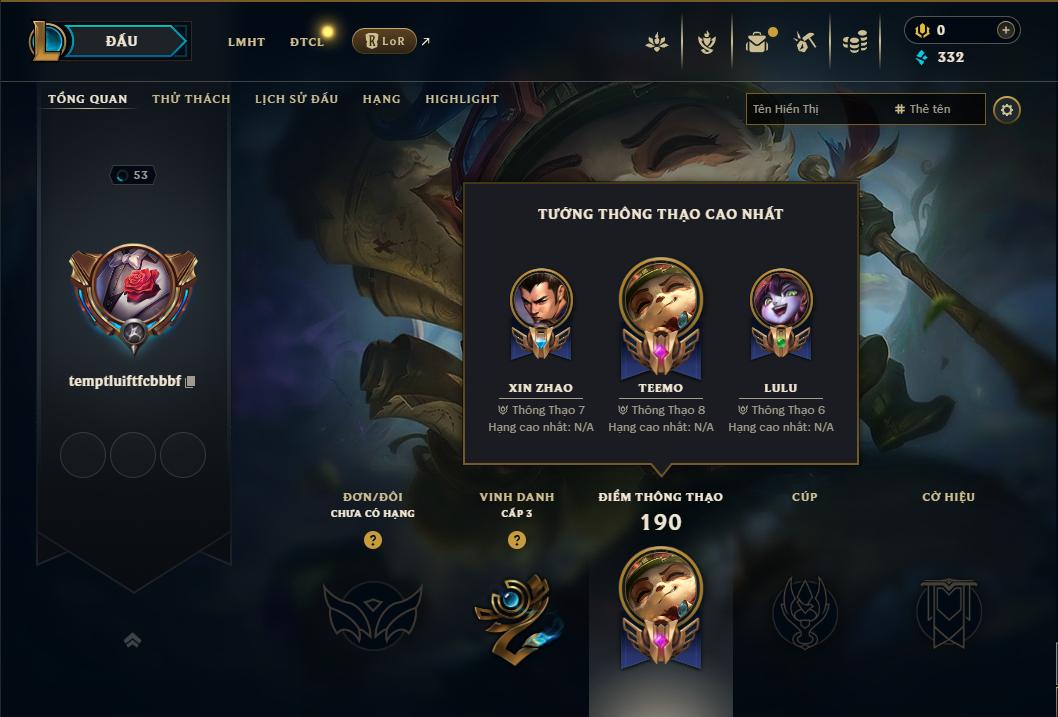Click the Tên Hiển Thị search field
Viewport: 1058px width, 717px height.
tap(815, 109)
